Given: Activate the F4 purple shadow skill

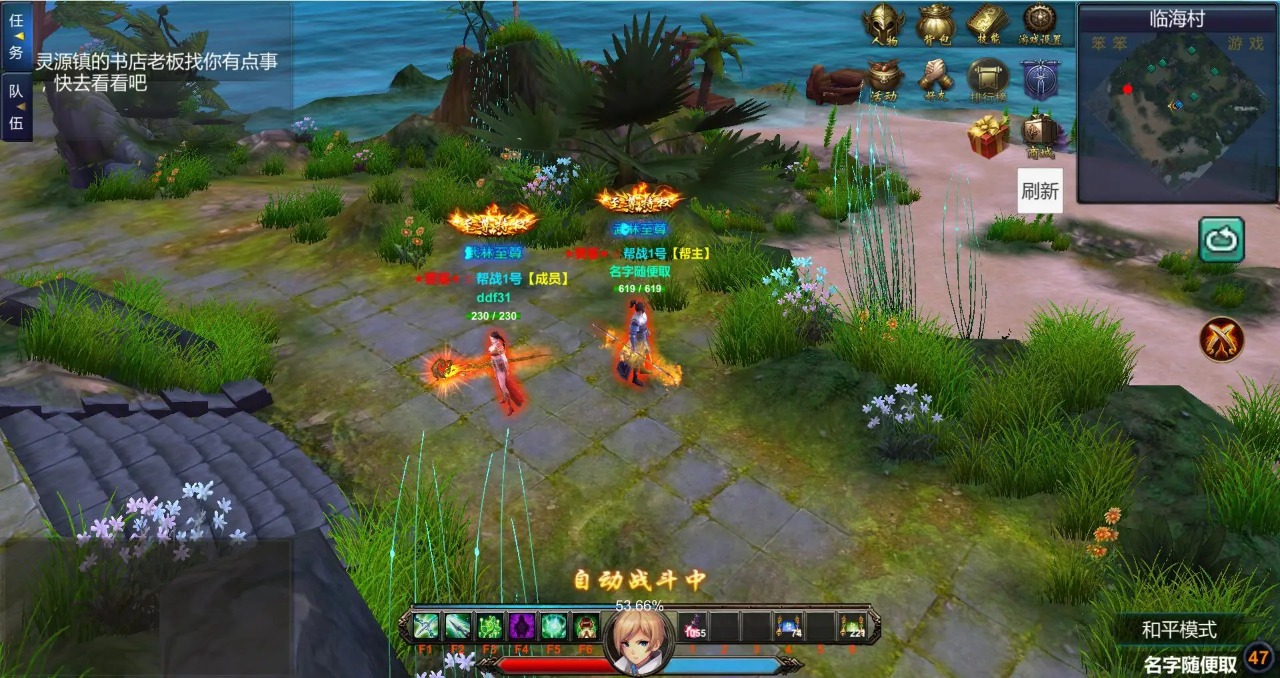Looking at the screenshot, I should point(522,627).
